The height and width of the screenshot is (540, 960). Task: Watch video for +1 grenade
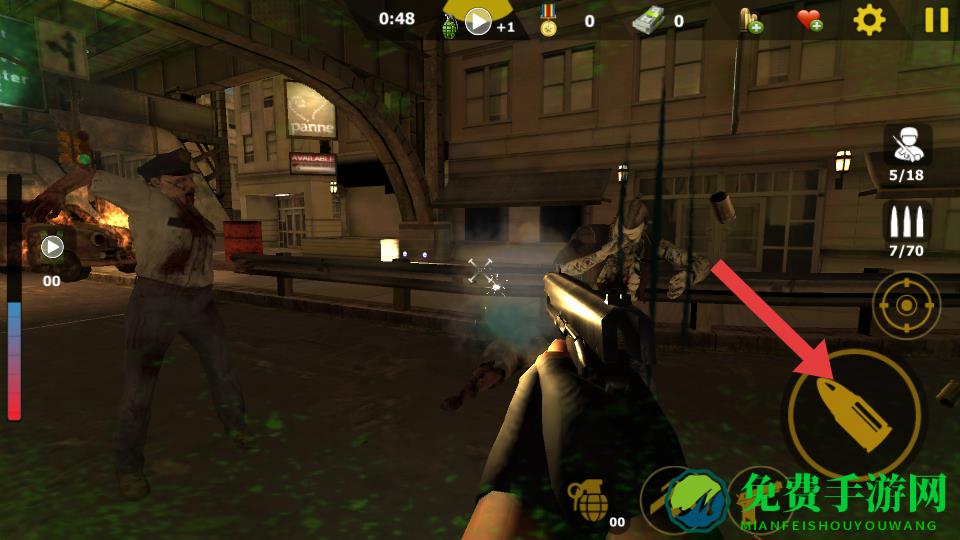(478, 22)
